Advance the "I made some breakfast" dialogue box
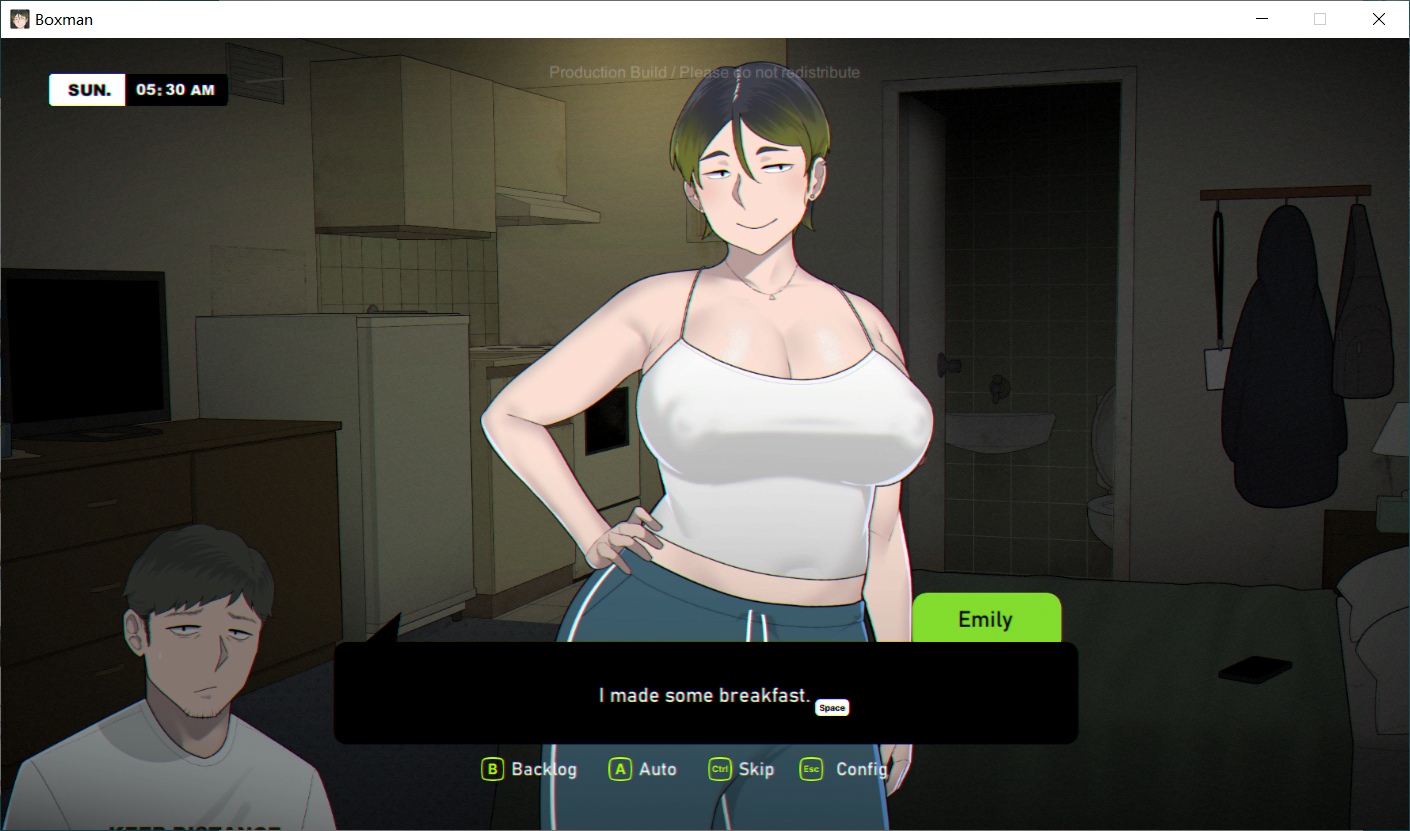 pyautogui.click(x=705, y=694)
